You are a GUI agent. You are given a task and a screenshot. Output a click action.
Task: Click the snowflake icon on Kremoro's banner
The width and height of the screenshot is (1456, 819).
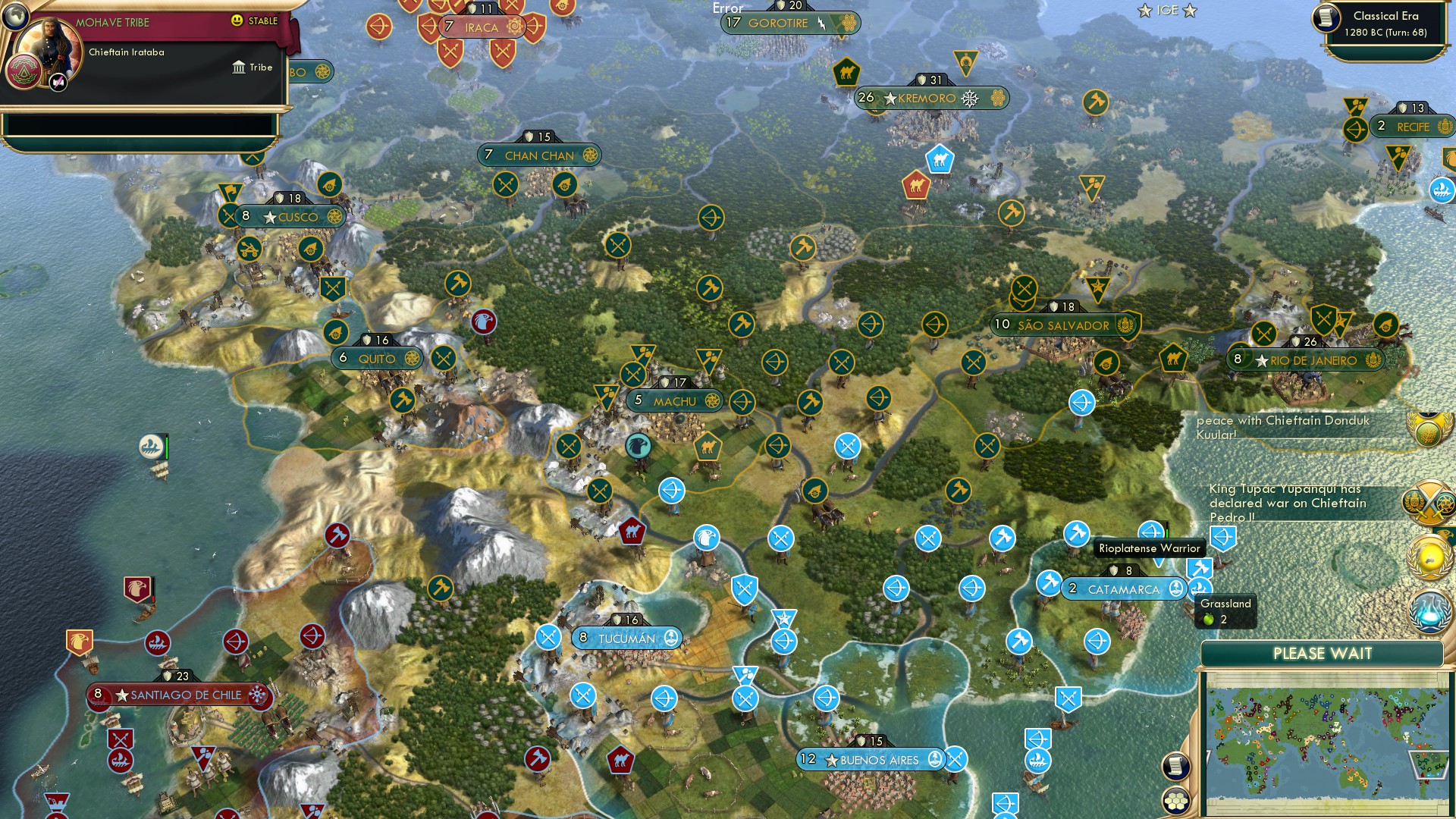969,99
